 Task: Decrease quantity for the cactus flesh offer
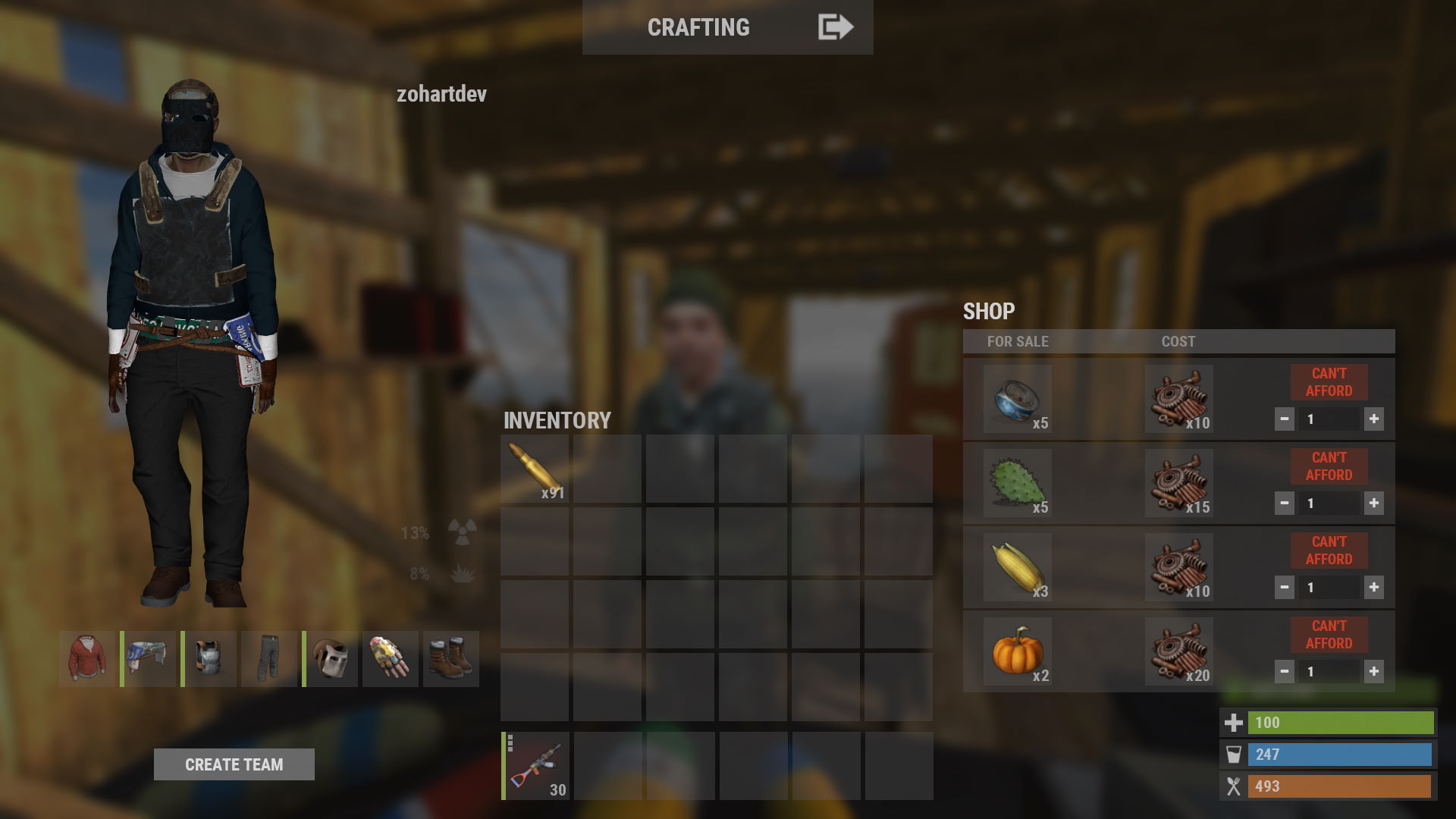point(1284,504)
